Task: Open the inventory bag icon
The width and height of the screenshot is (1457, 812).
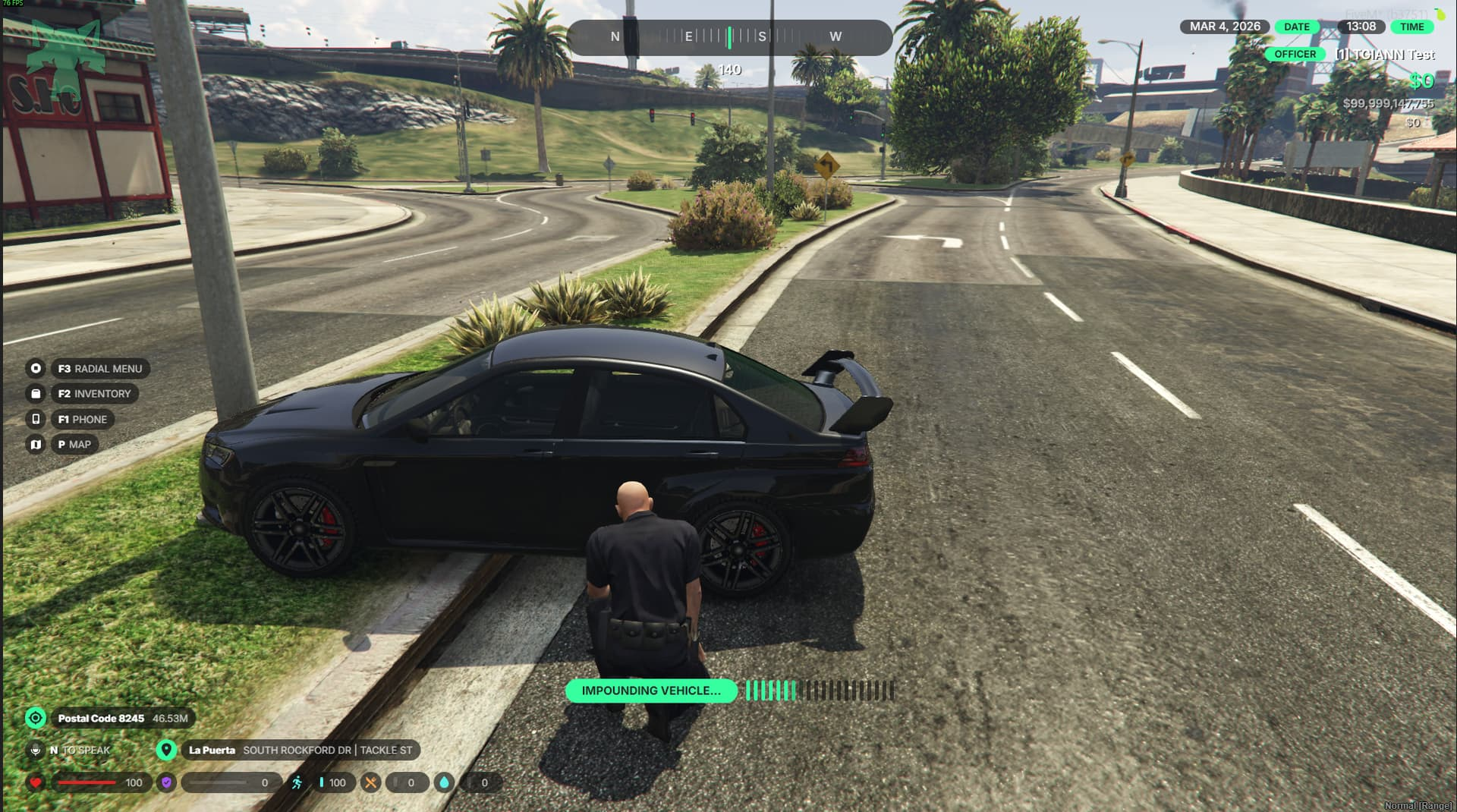Action: 36,394
